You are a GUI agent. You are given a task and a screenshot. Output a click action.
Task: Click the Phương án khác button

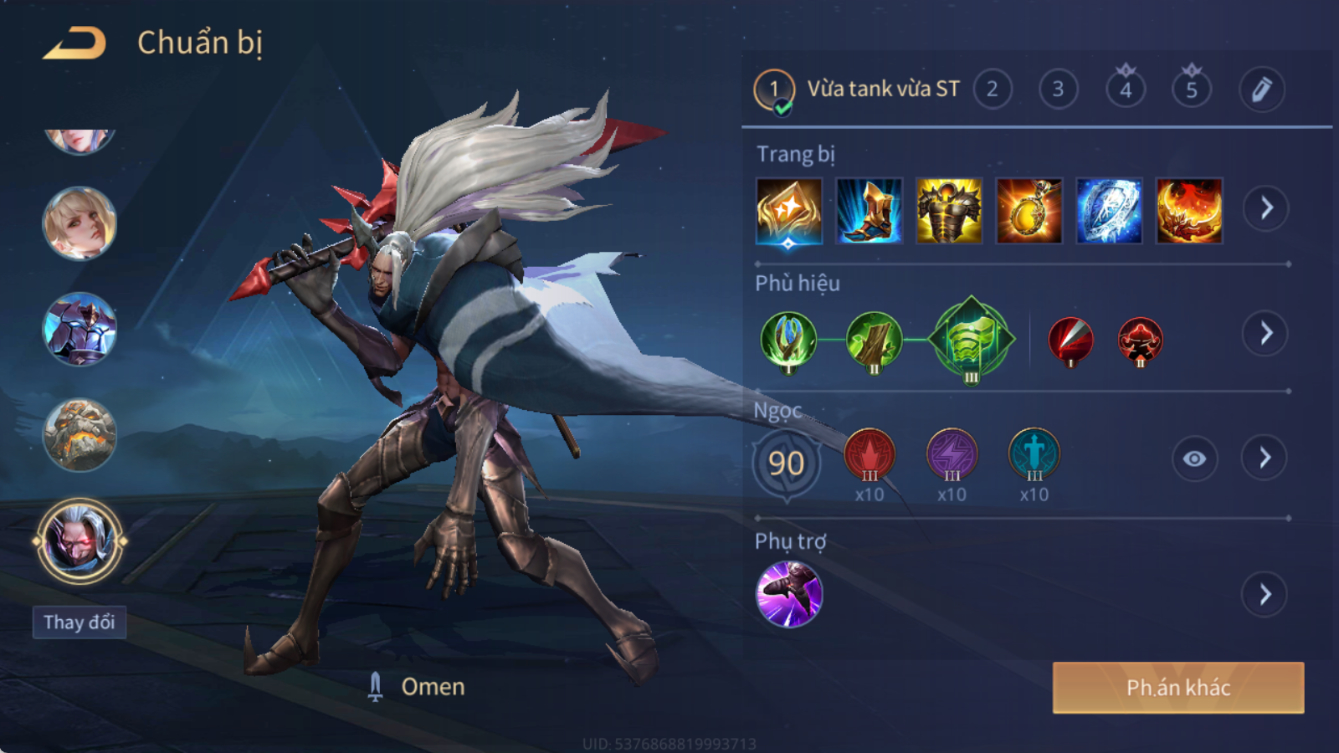(x=1178, y=688)
